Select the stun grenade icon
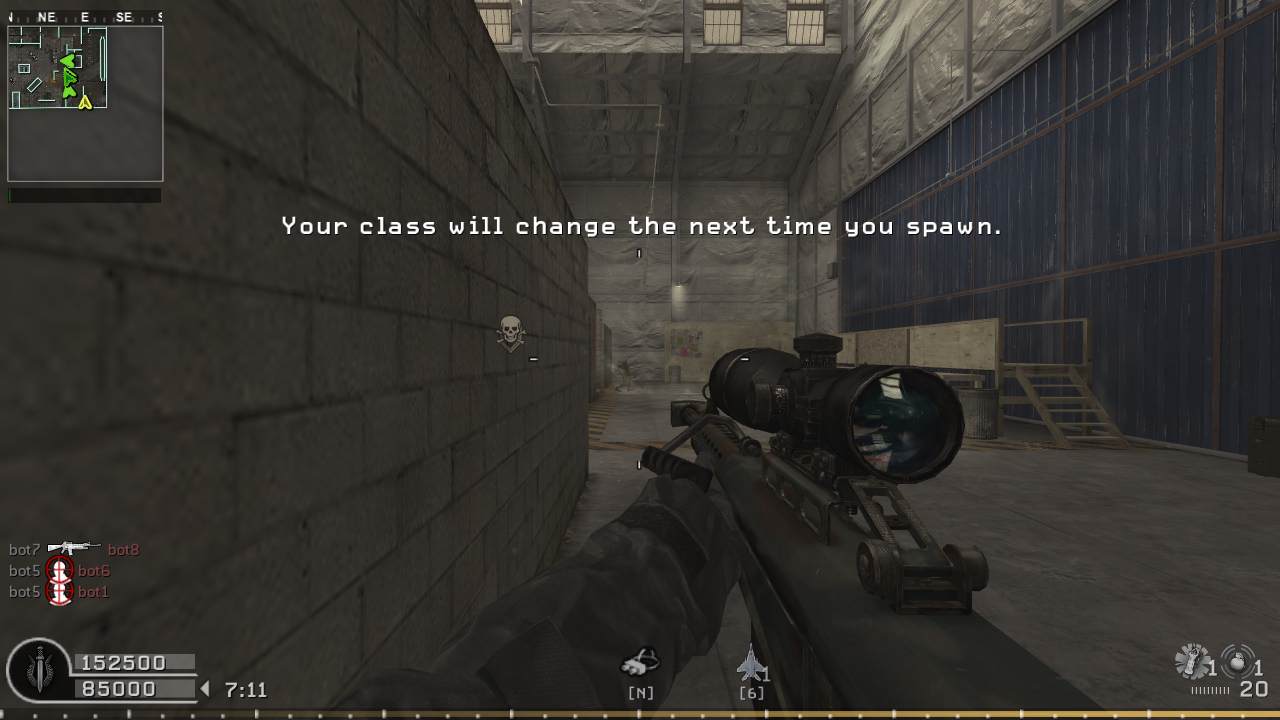The height and width of the screenshot is (720, 1280). pyautogui.click(x=1193, y=661)
